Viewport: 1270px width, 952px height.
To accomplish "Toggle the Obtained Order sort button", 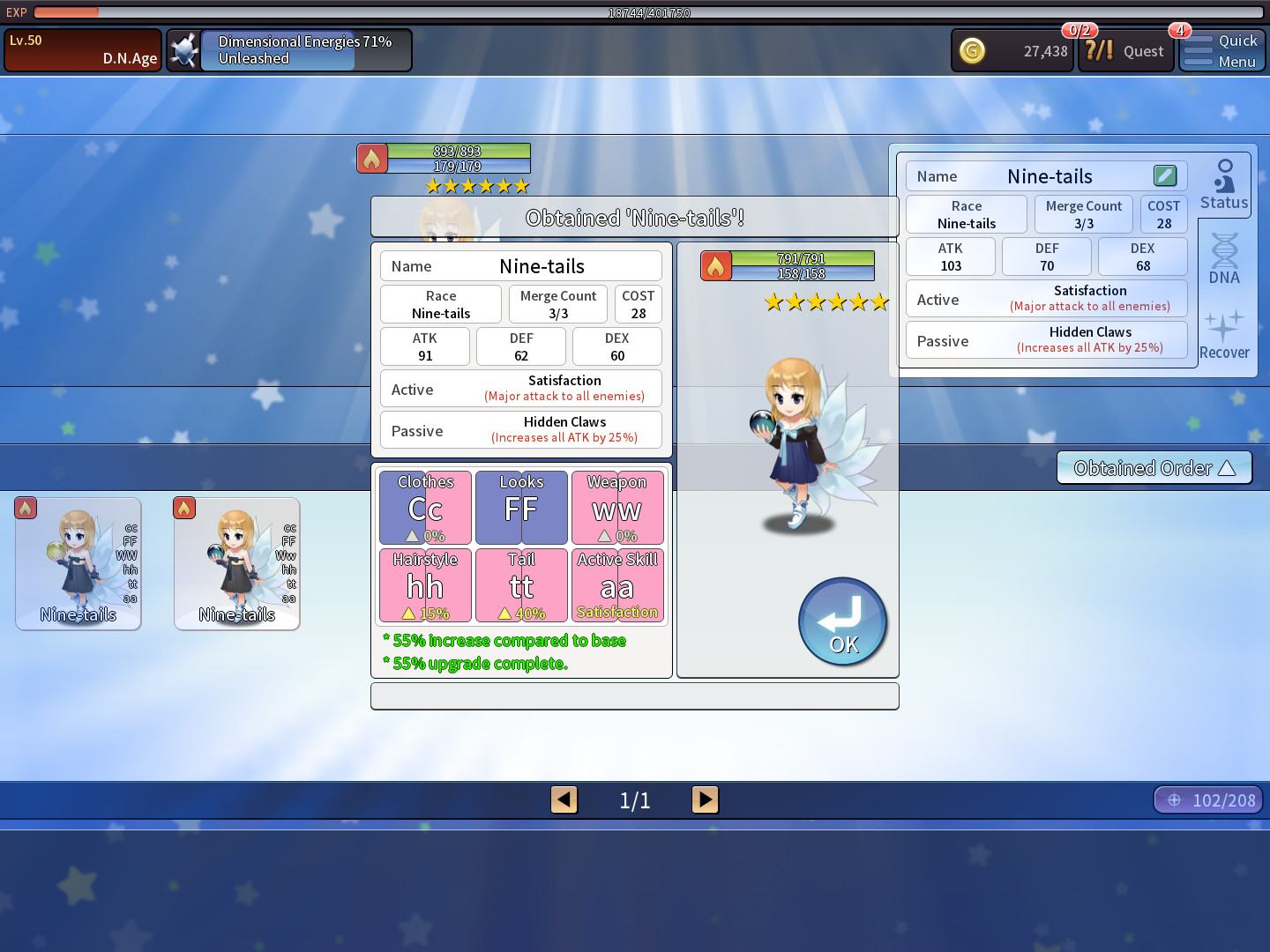I will click(1154, 468).
